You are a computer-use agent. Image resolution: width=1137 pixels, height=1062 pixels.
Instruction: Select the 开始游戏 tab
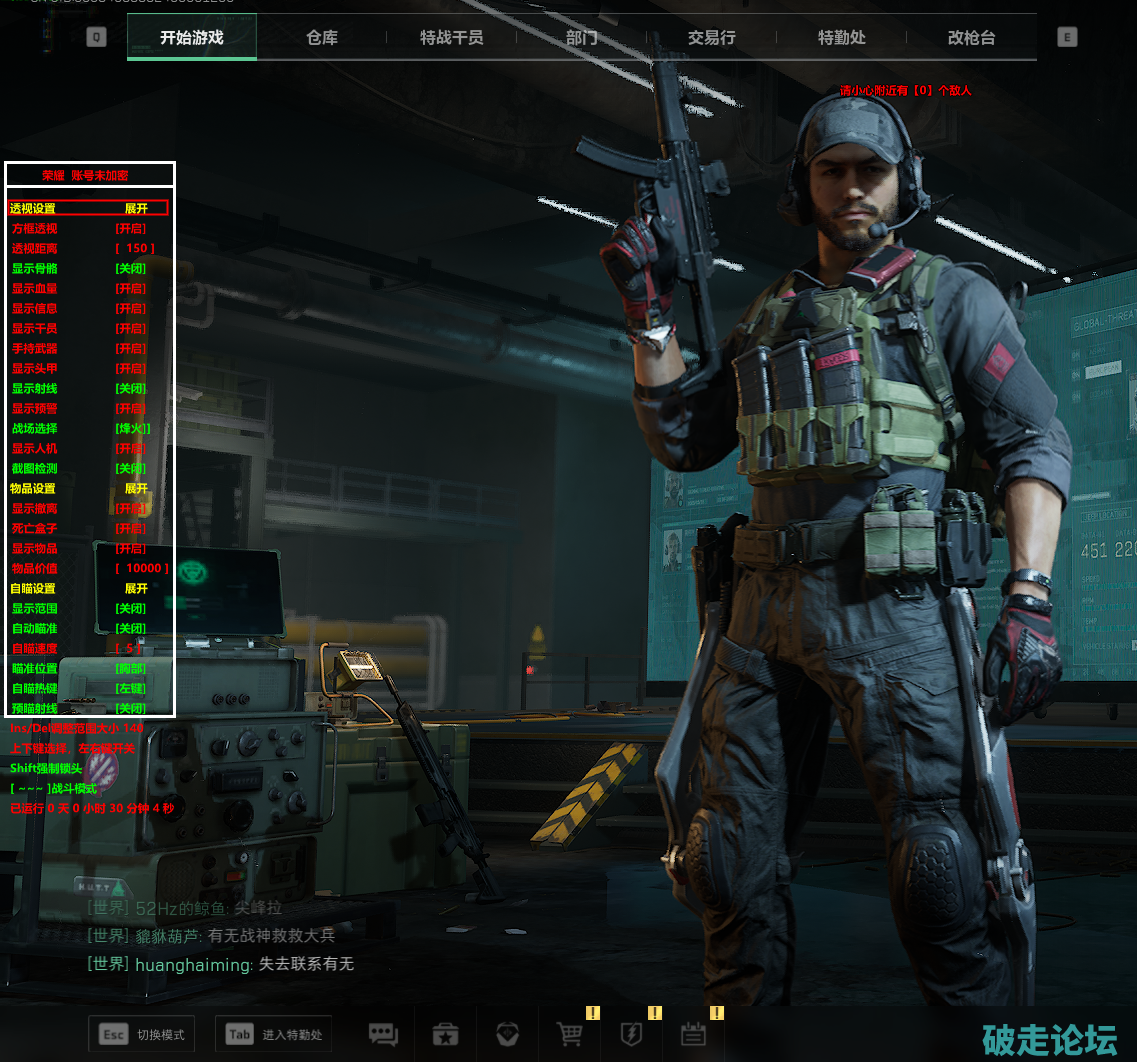[191, 38]
